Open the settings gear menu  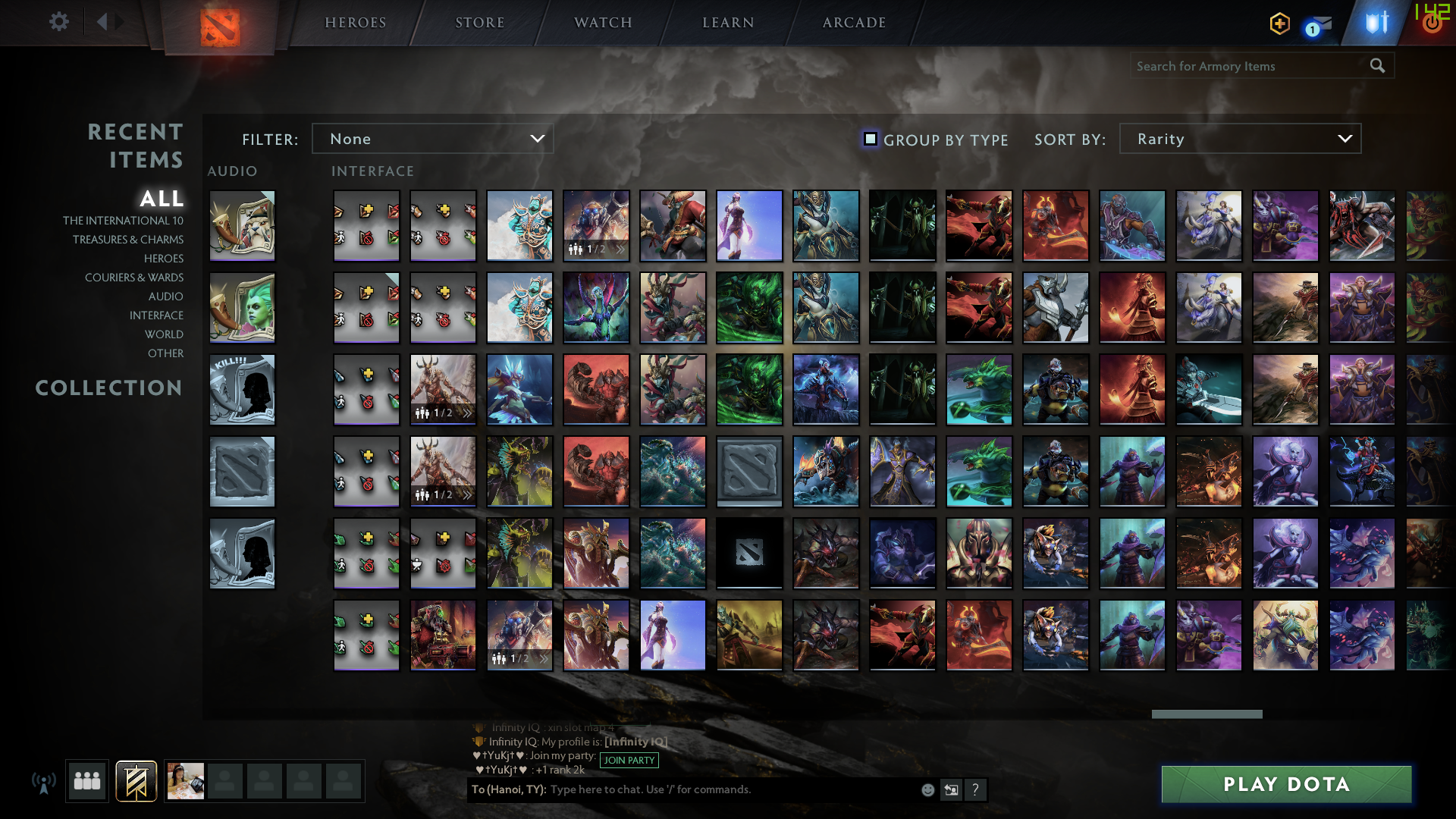coord(59,22)
